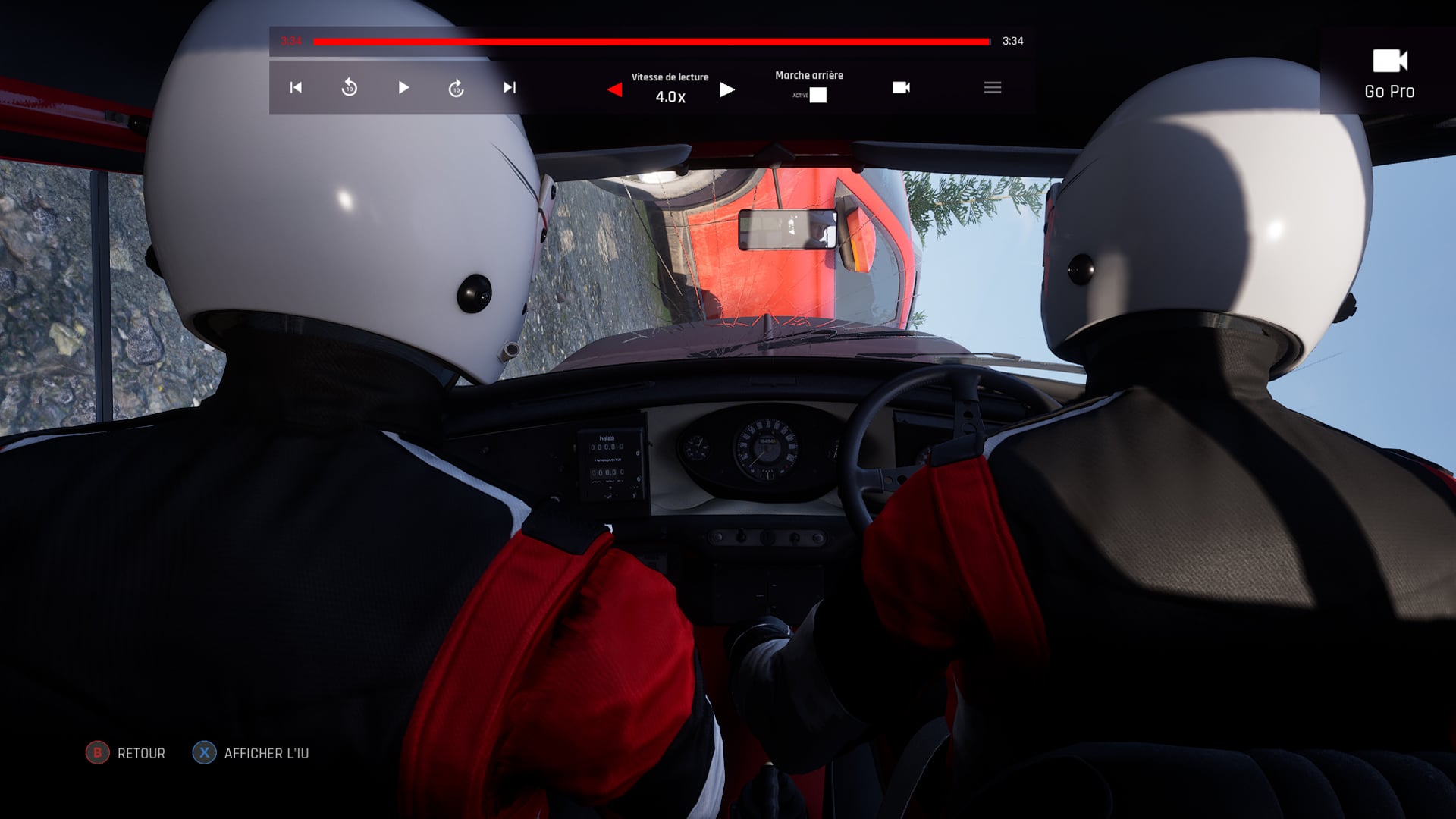1456x819 pixels.
Task: Seek along the red replay timeline
Action: [x=652, y=42]
